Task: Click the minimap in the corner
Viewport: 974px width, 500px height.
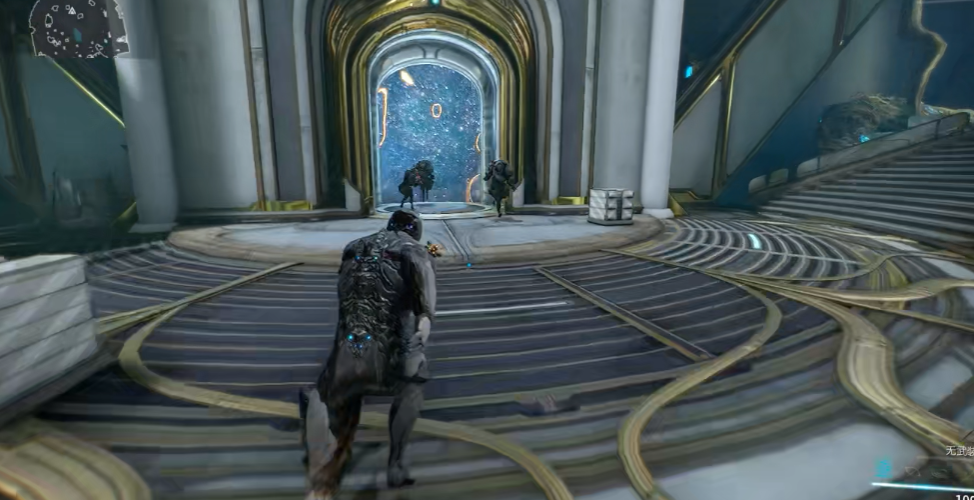Action: (x=77, y=27)
